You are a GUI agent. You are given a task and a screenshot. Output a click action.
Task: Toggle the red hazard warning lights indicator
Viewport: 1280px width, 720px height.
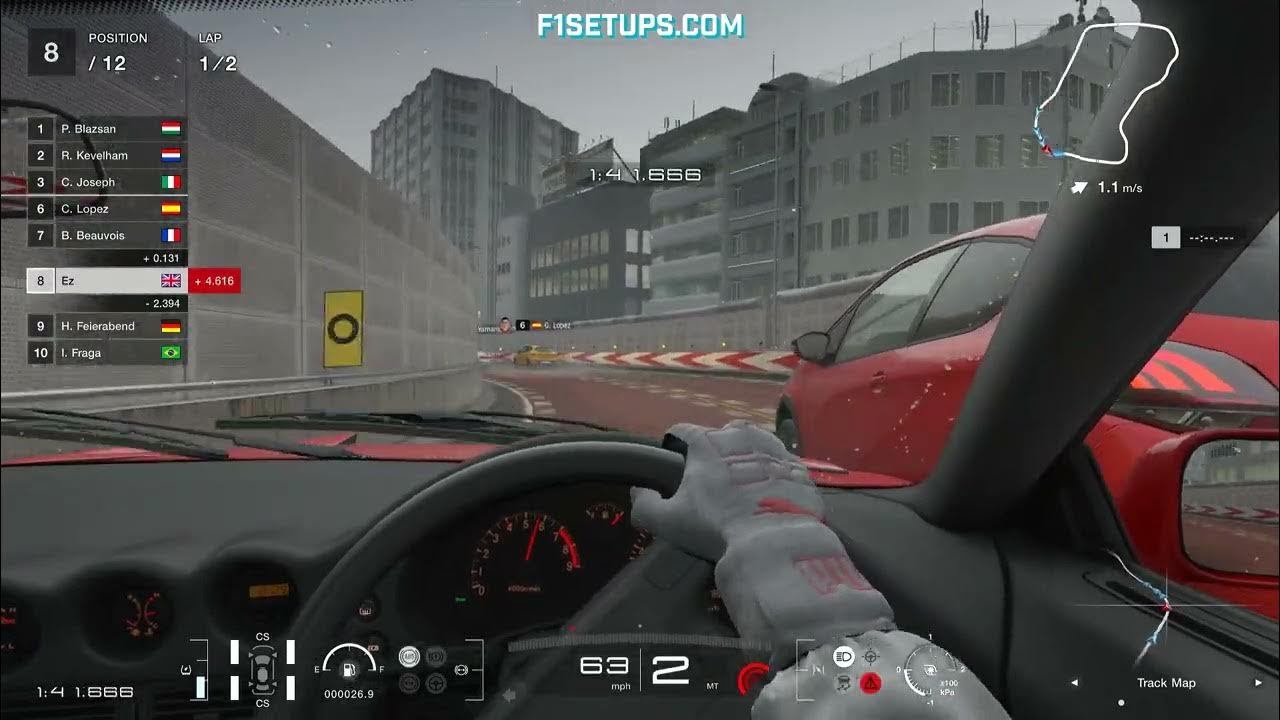[871, 684]
